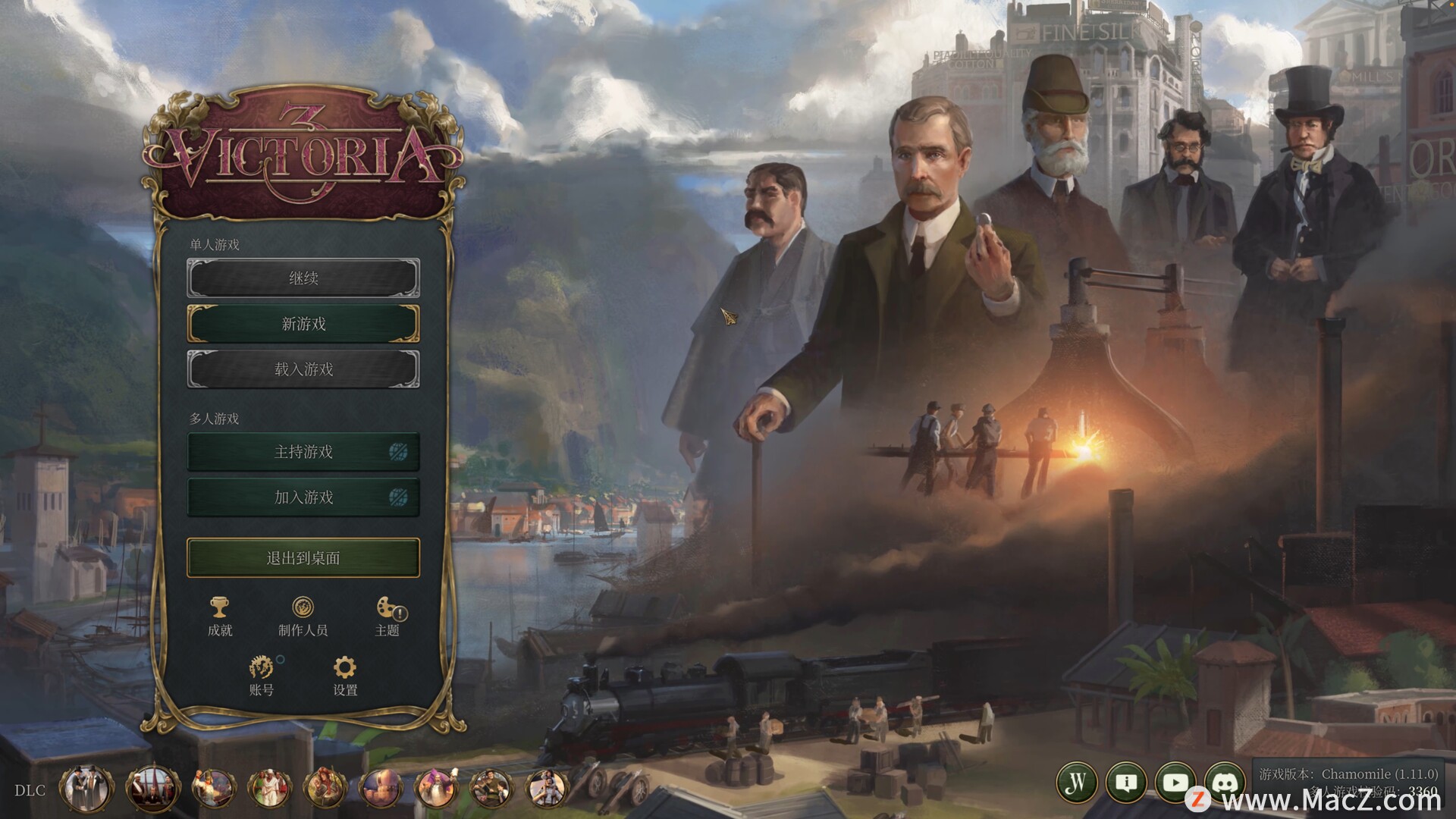Click the wiki W round button
Screen dimensions: 1456x819
pyautogui.click(x=1077, y=783)
